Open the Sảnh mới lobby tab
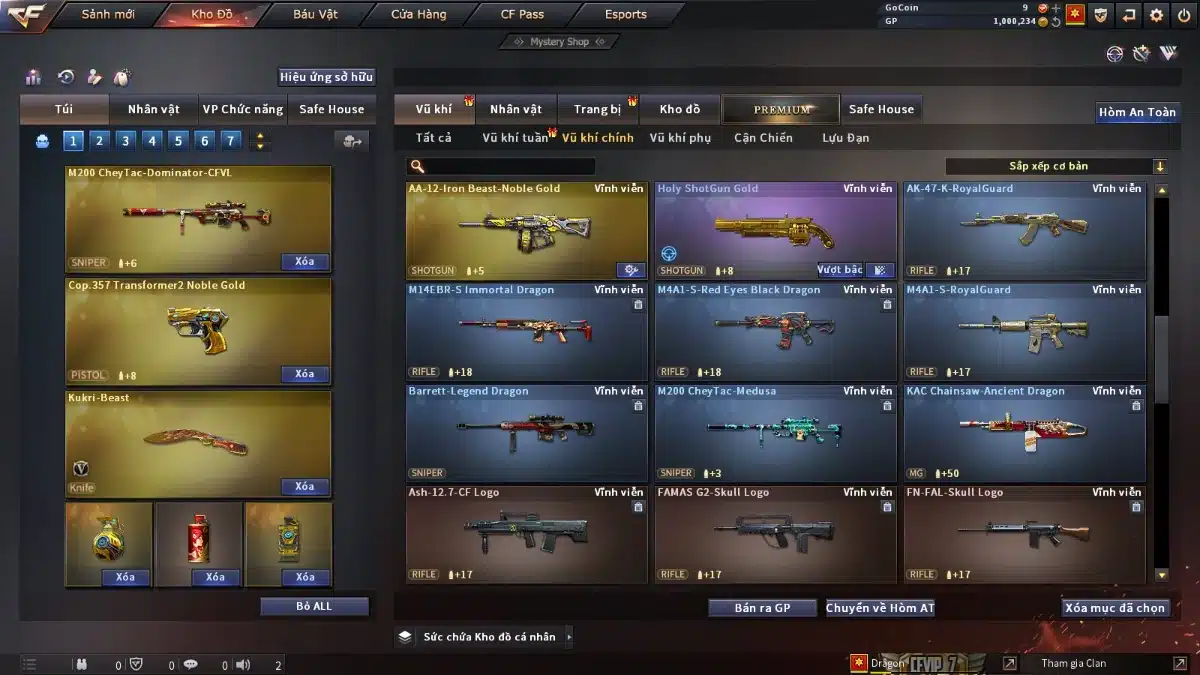1200x675 pixels. [107, 15]
